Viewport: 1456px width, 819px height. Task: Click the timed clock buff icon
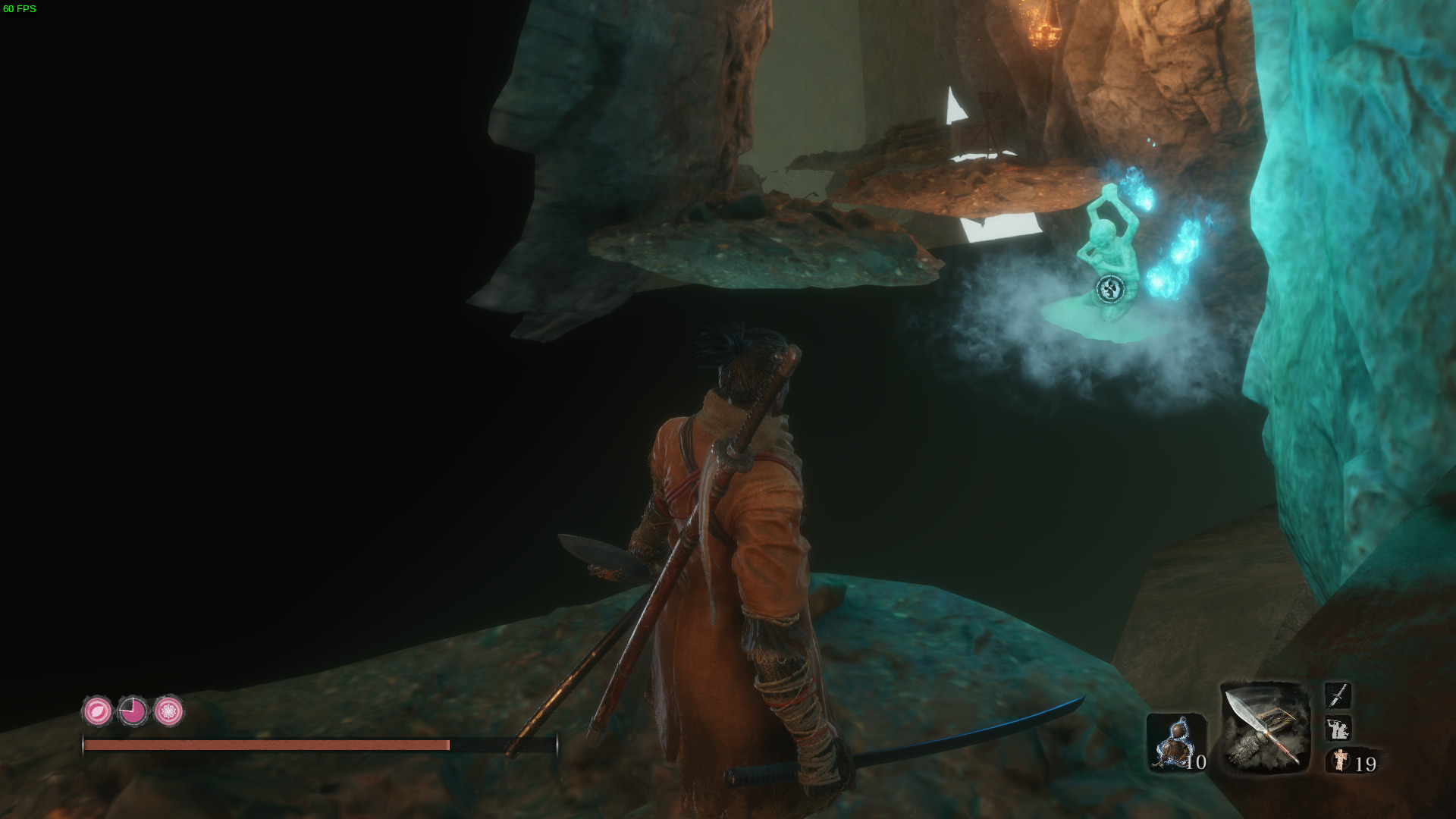pos(134,712)
